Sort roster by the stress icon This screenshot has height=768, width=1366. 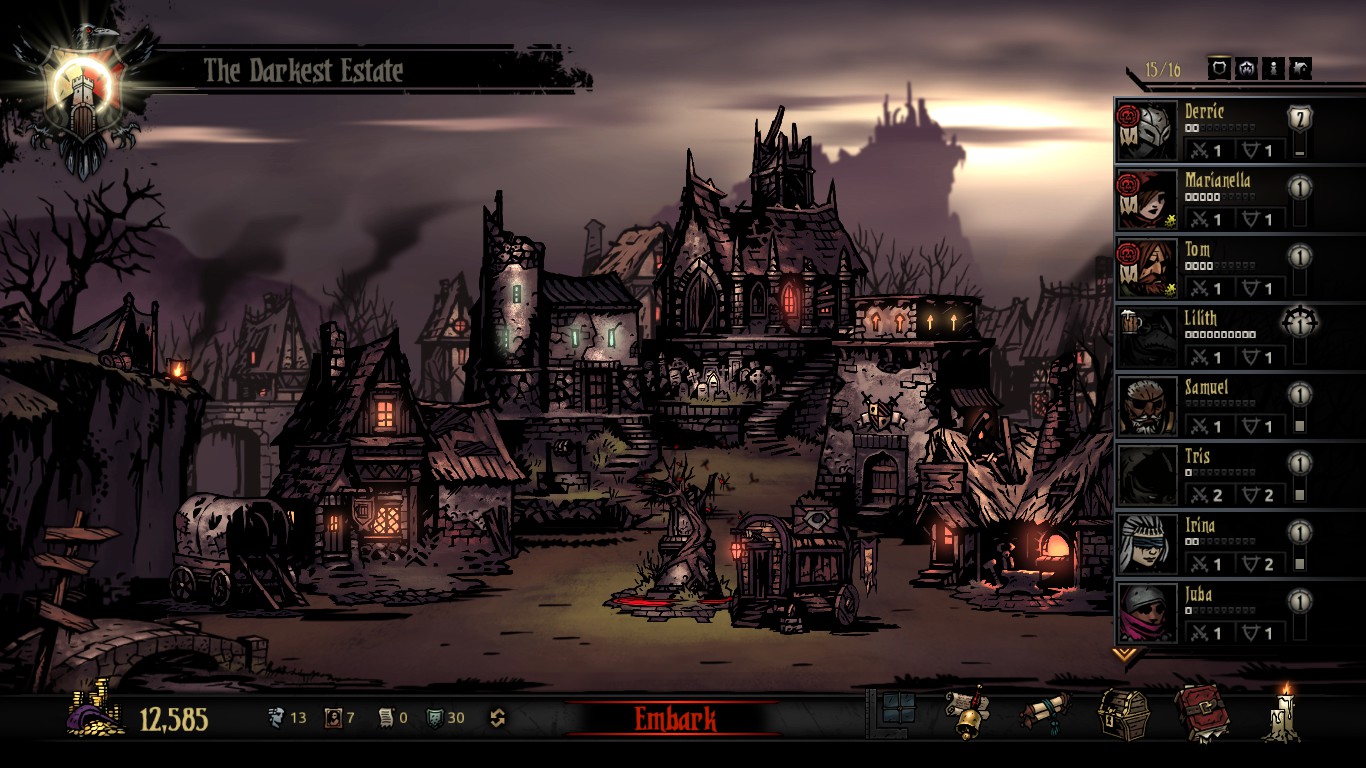coord(1246,68)
